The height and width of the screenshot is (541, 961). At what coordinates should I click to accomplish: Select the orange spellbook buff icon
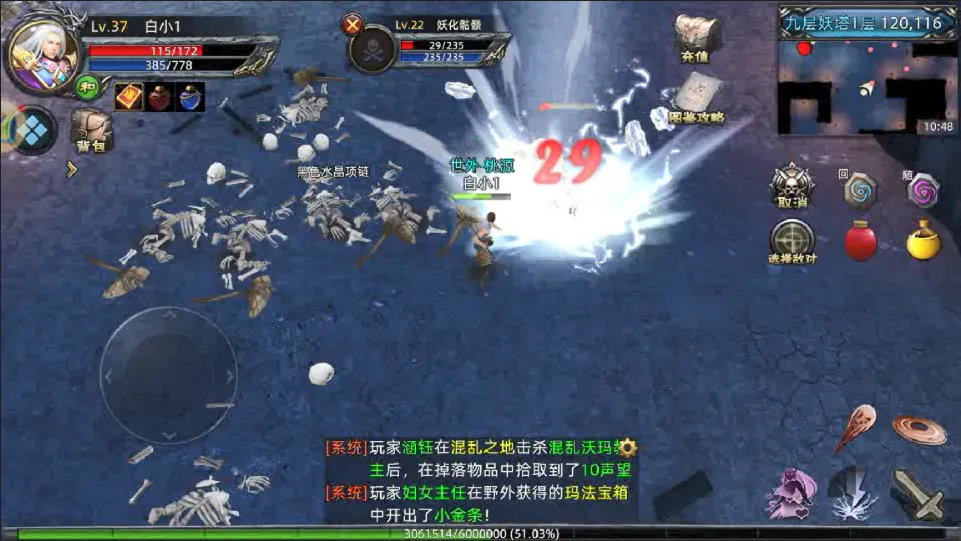click(127, 97)
